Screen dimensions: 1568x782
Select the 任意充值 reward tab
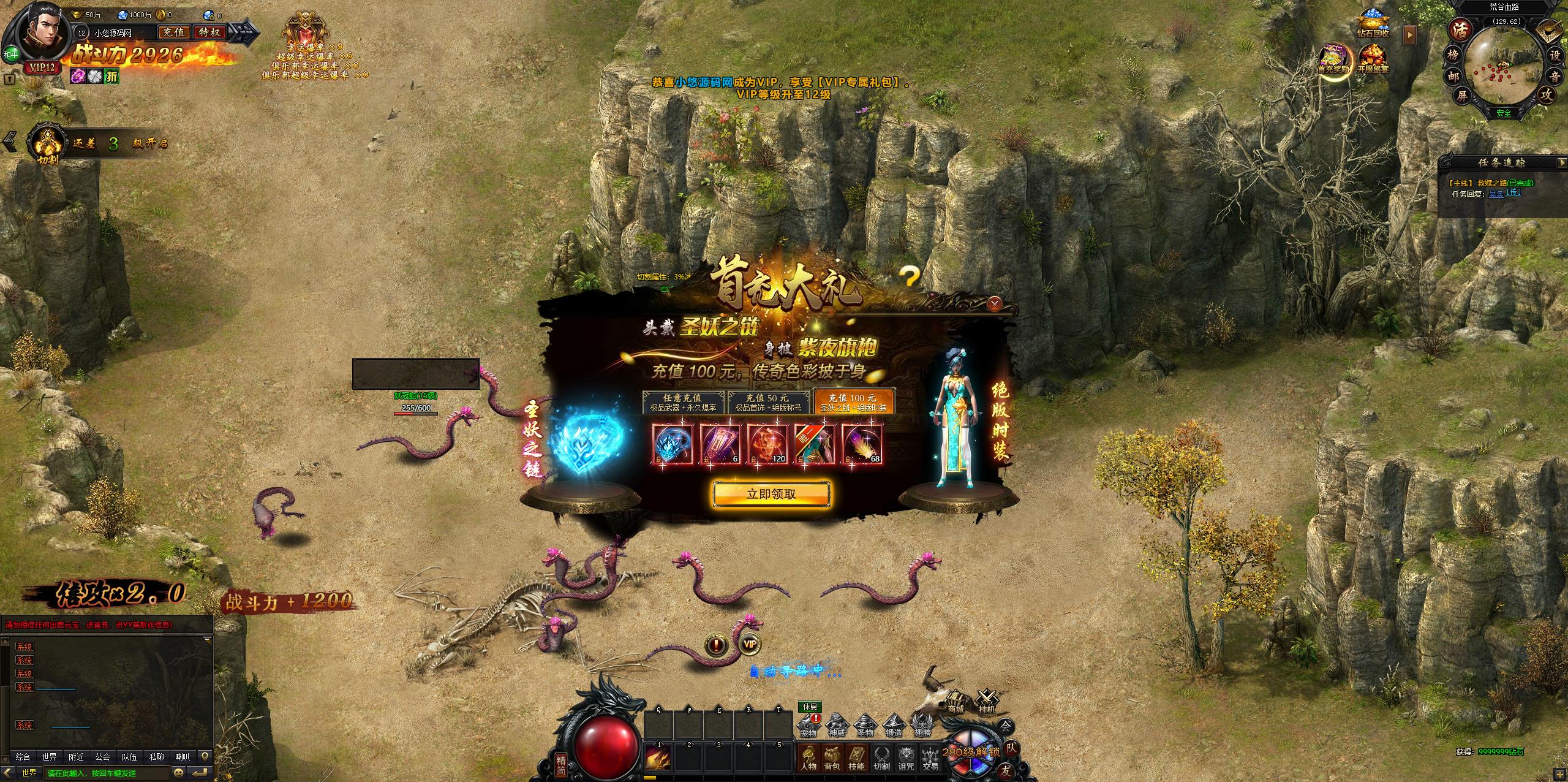[683, 403]
